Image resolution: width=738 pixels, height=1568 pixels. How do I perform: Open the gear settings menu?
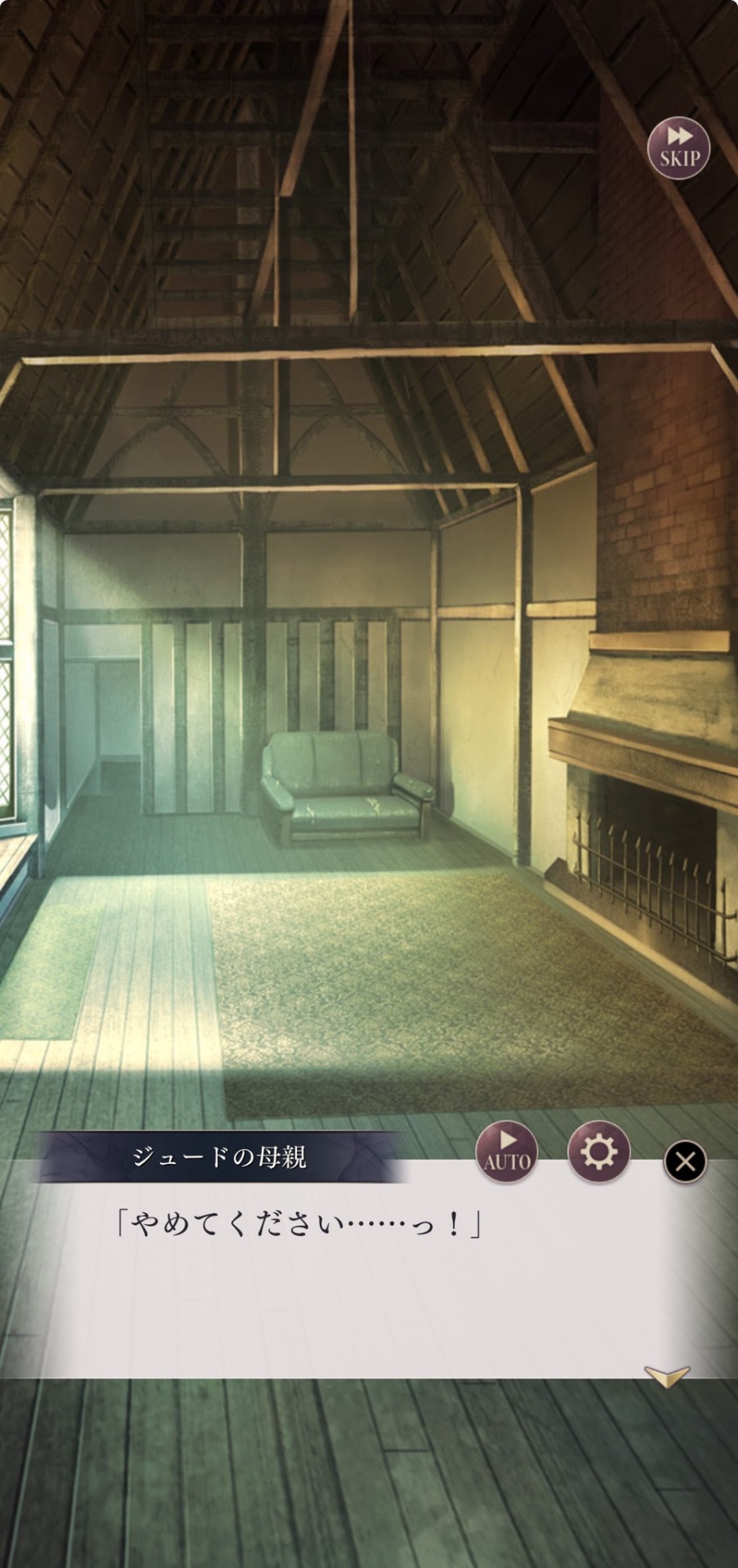pyautogui.click(x=598, y=1151)
